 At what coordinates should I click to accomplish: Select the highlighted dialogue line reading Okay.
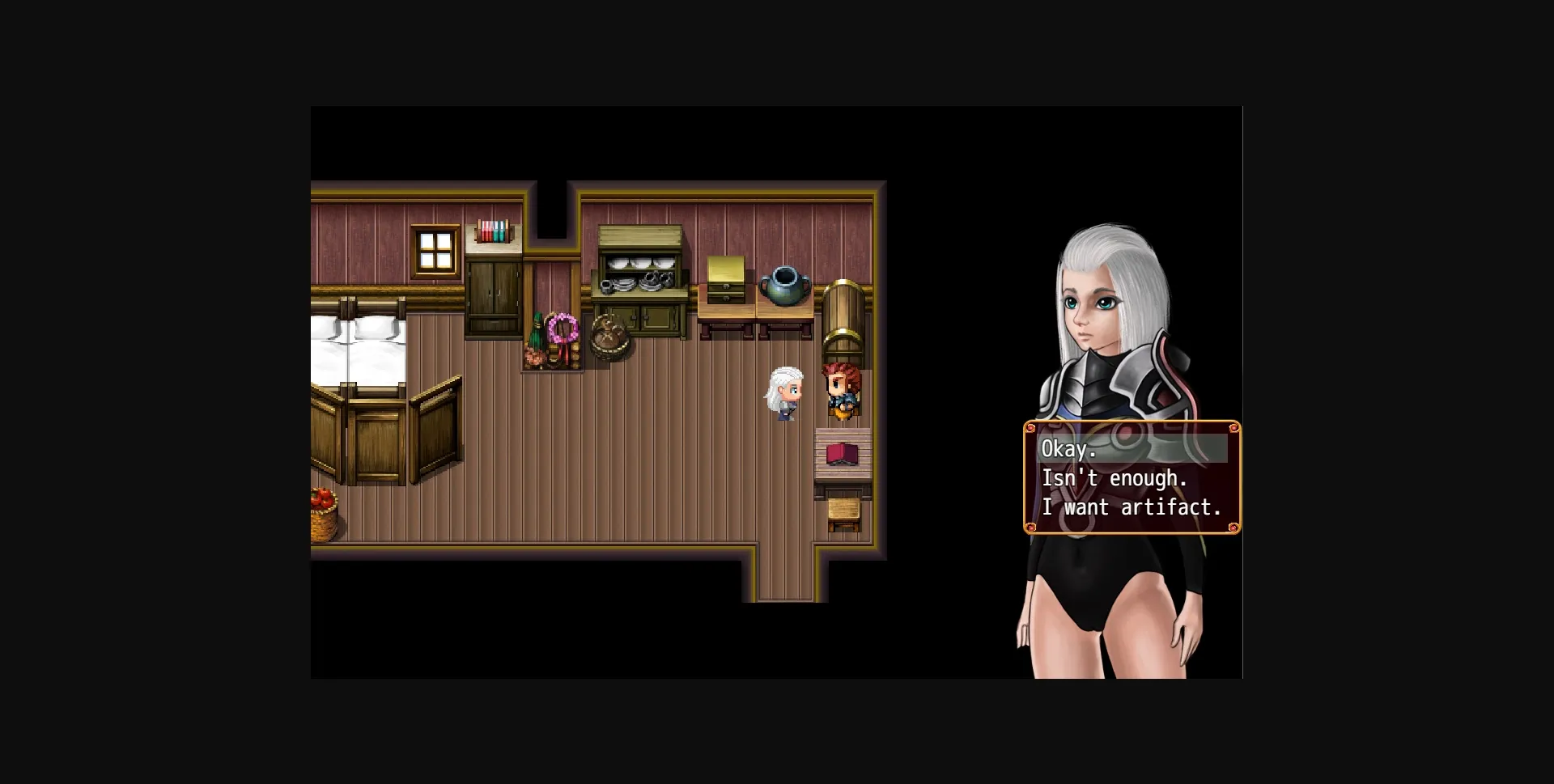[1068, 448]
